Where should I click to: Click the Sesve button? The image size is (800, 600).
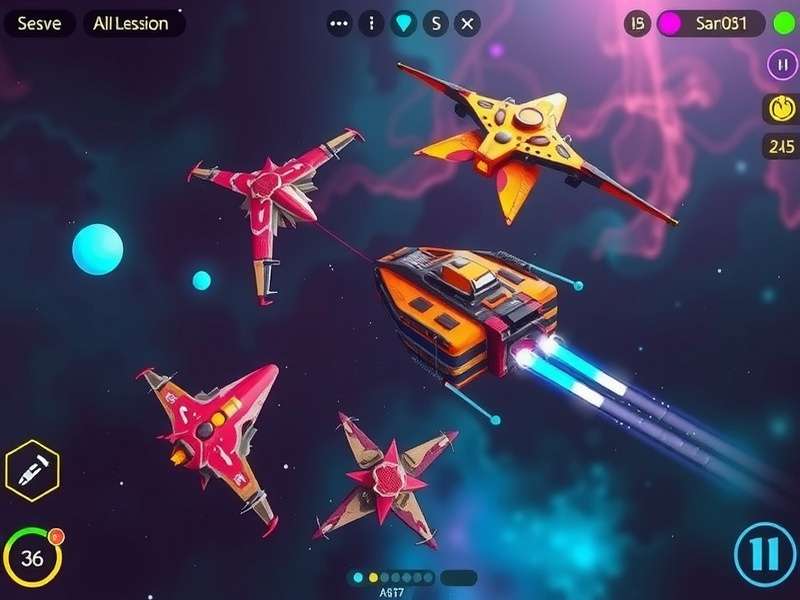(39, 24)
